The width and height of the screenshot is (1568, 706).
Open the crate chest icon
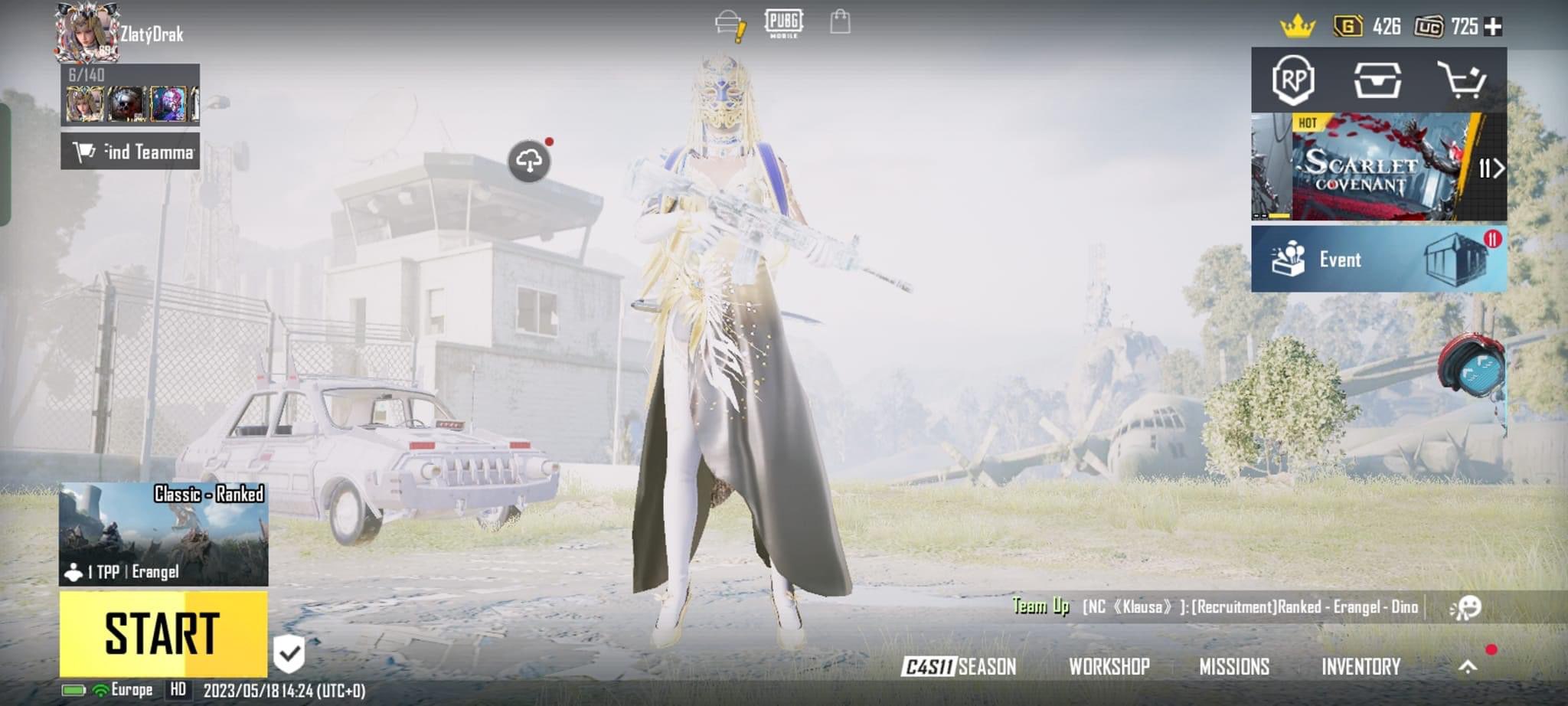pyautogui.click(x=1377, y=80)
